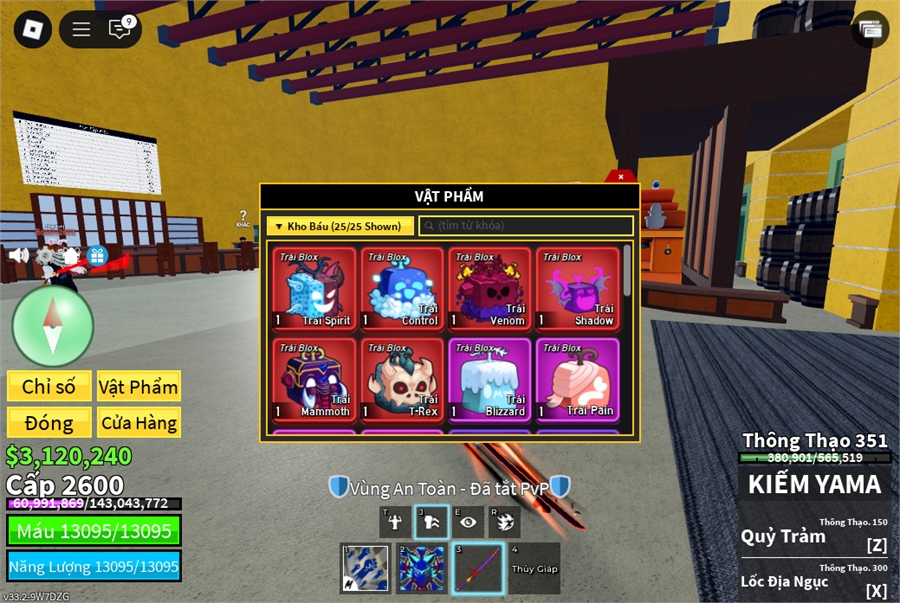The height and width of the screenshot is (603, 900).
Task: Open the Cửa Hàng shop
Action: click(x=139, y=422)
